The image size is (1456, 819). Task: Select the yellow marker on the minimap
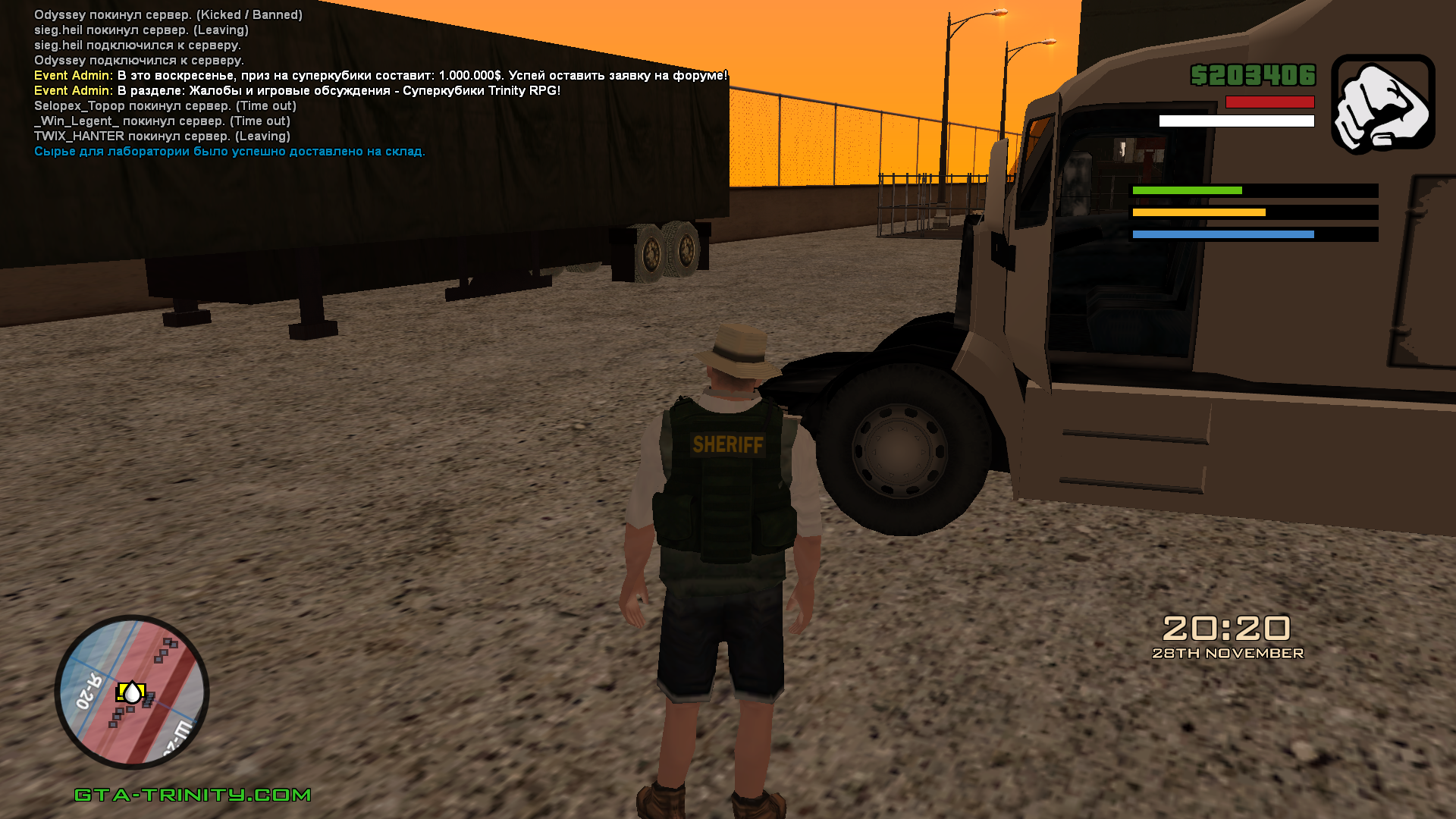pos(131,692)
